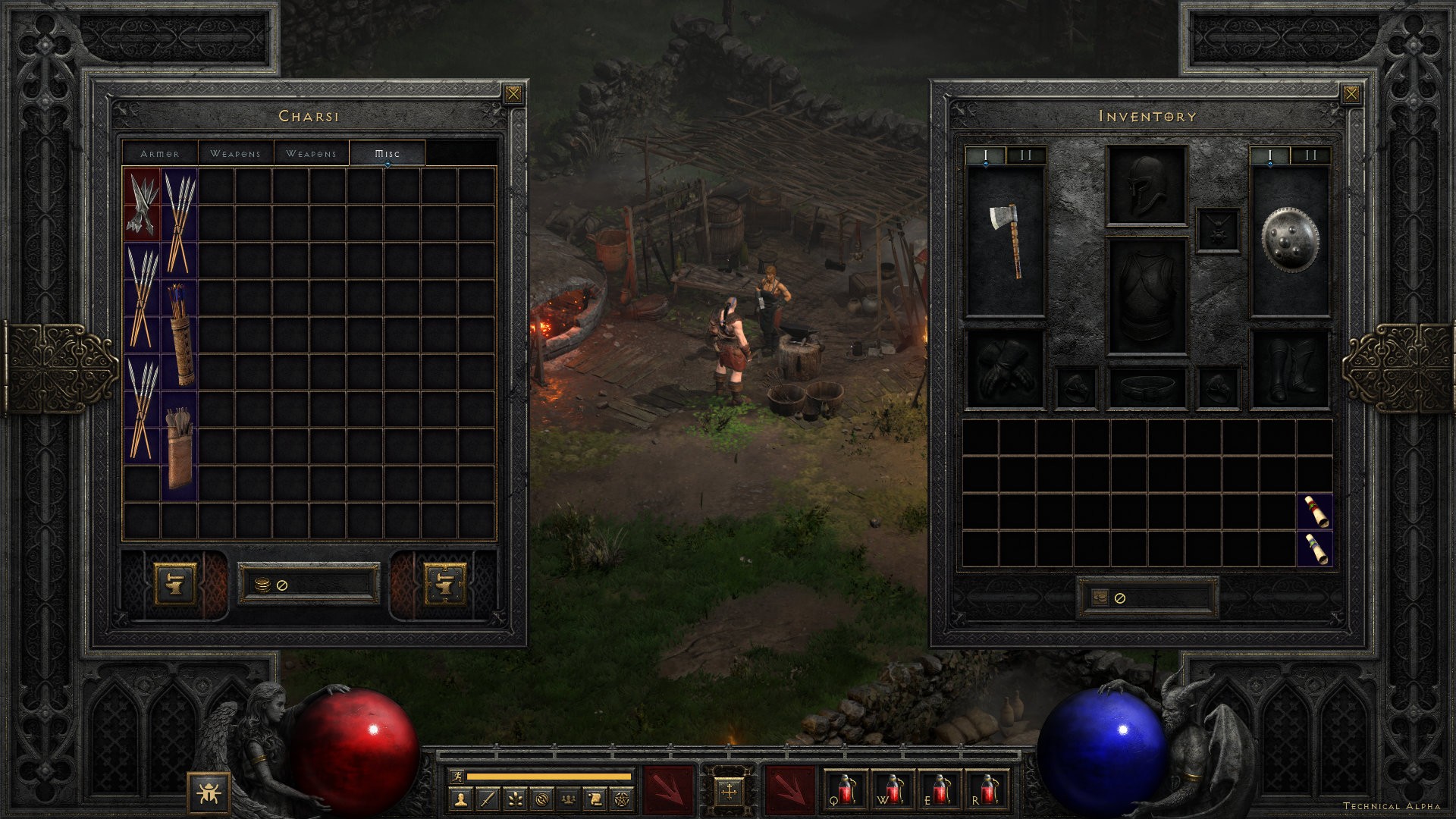Close the Inventory panel
This screenshot has height=819, width=1456.
pyautogui.click(x=1351, y=94)
